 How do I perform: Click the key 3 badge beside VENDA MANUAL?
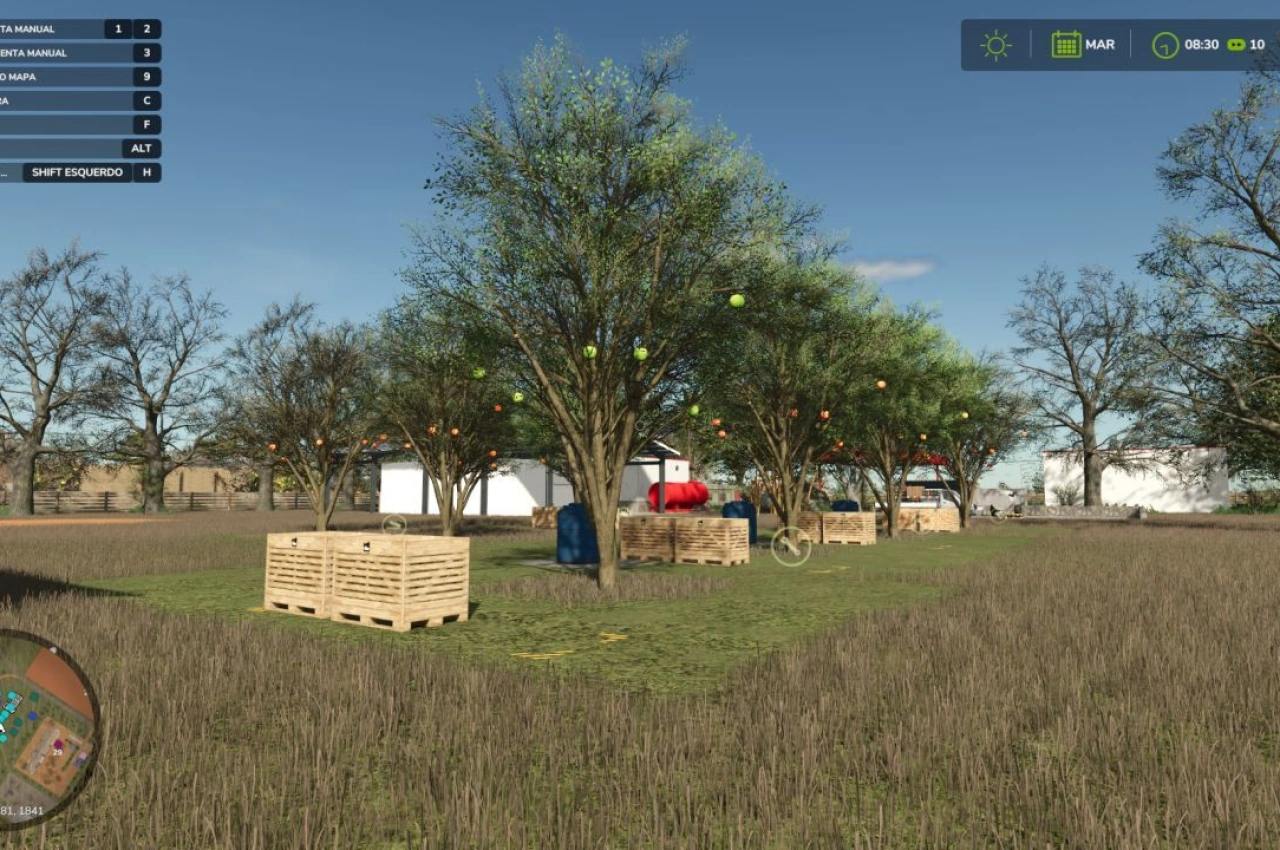click(146, 52)
